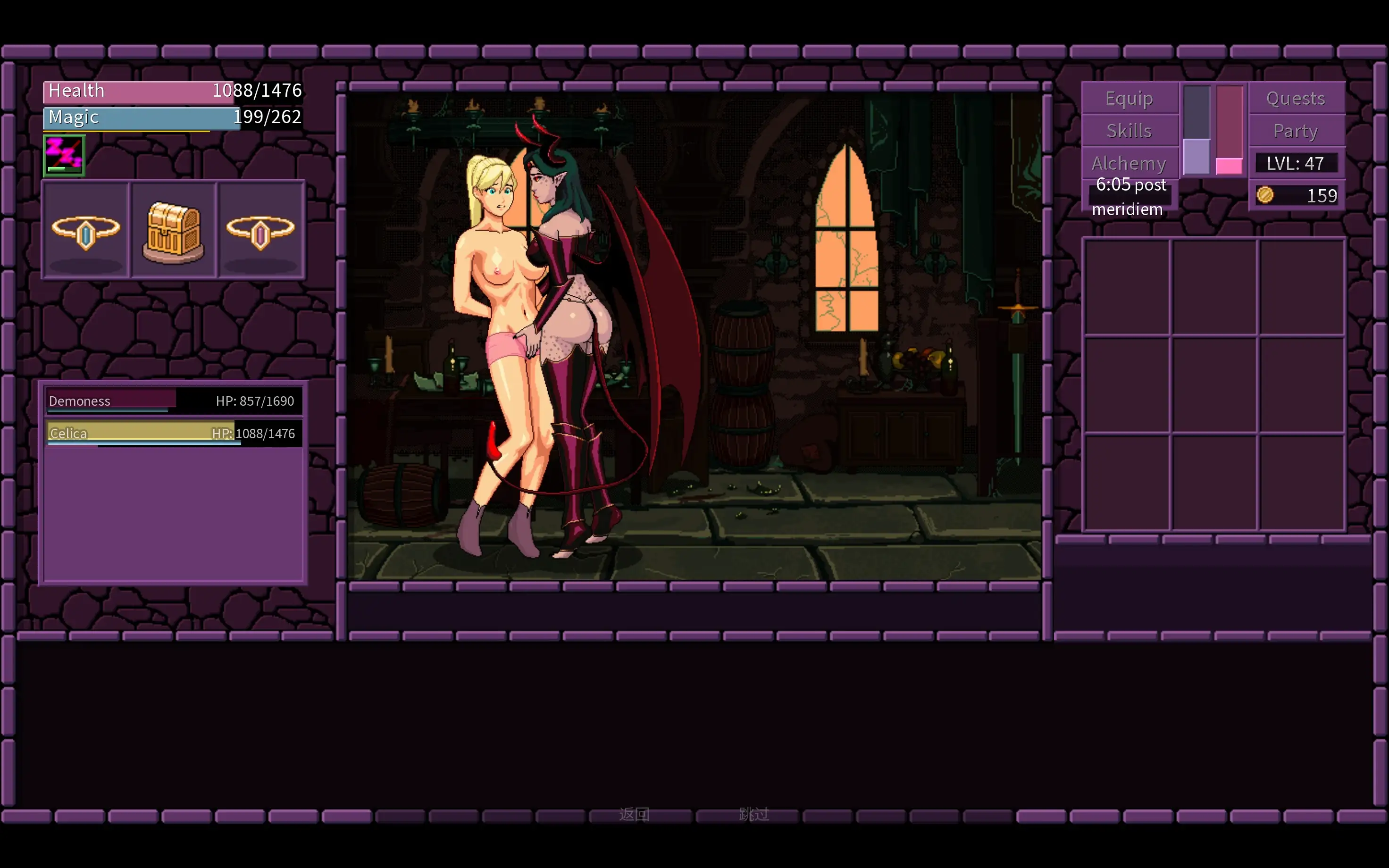
Task: Open the Skills menu
Action: click(x=1129, y=131)
